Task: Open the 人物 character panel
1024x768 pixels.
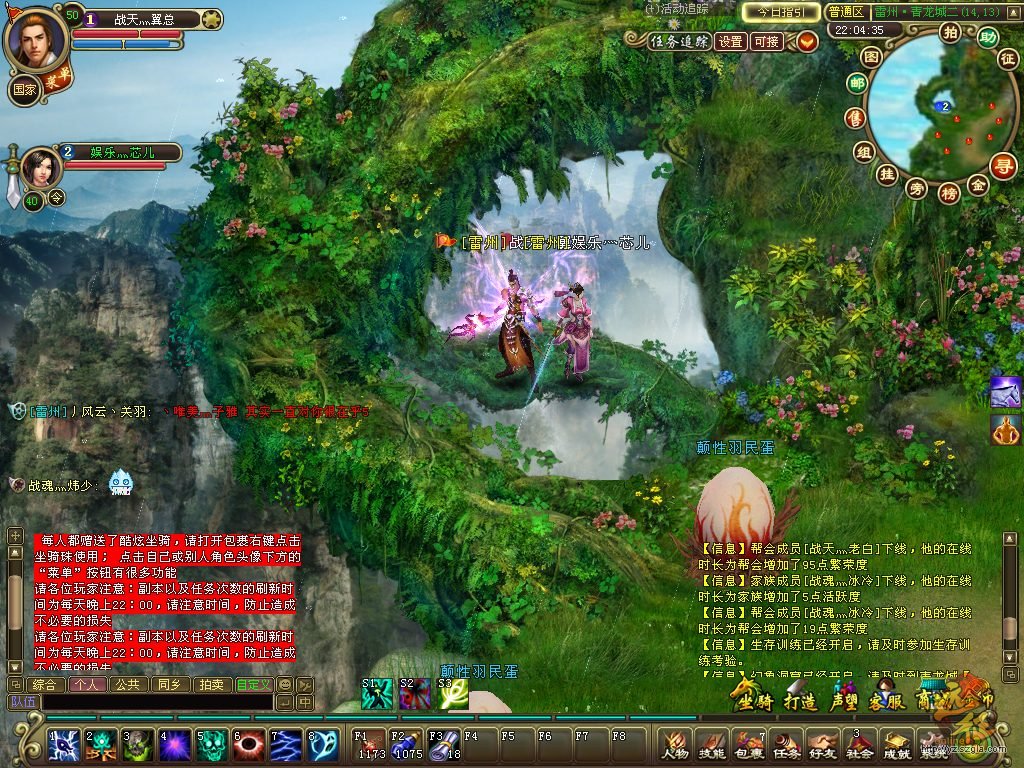Action: click(x=675, y=745)
